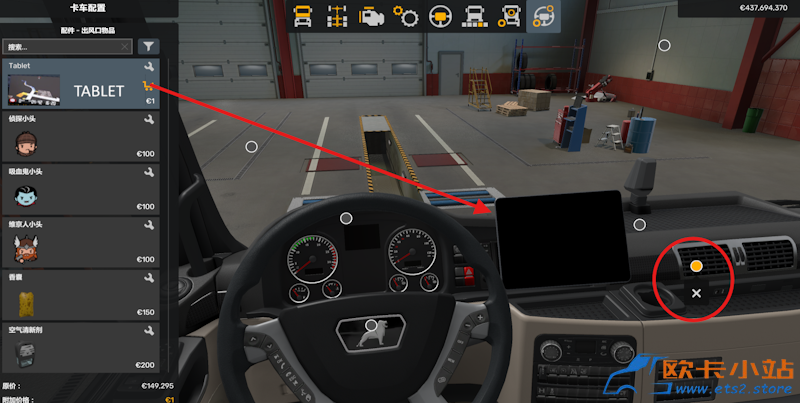Open the steering wheel interior category

(440, 16)
